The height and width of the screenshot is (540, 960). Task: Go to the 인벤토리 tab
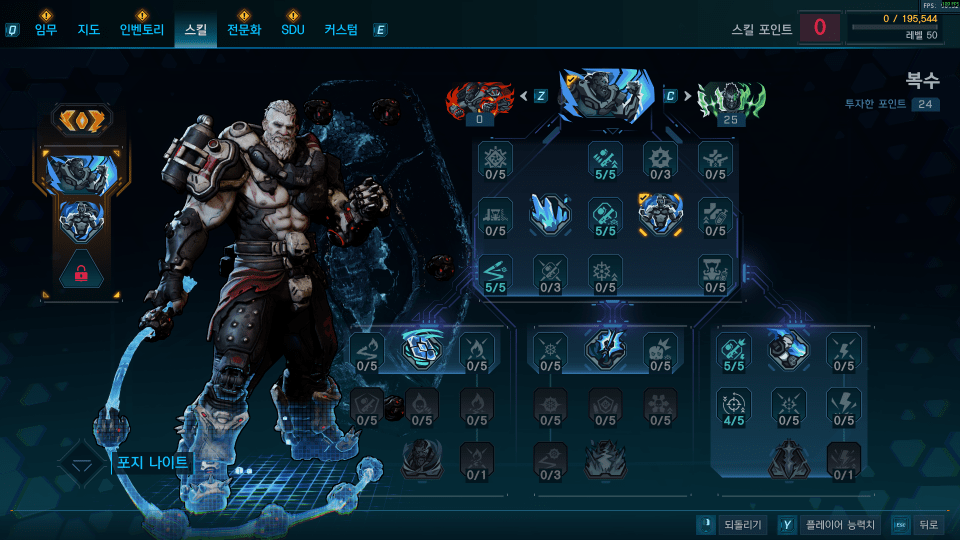tap(141, 30)
